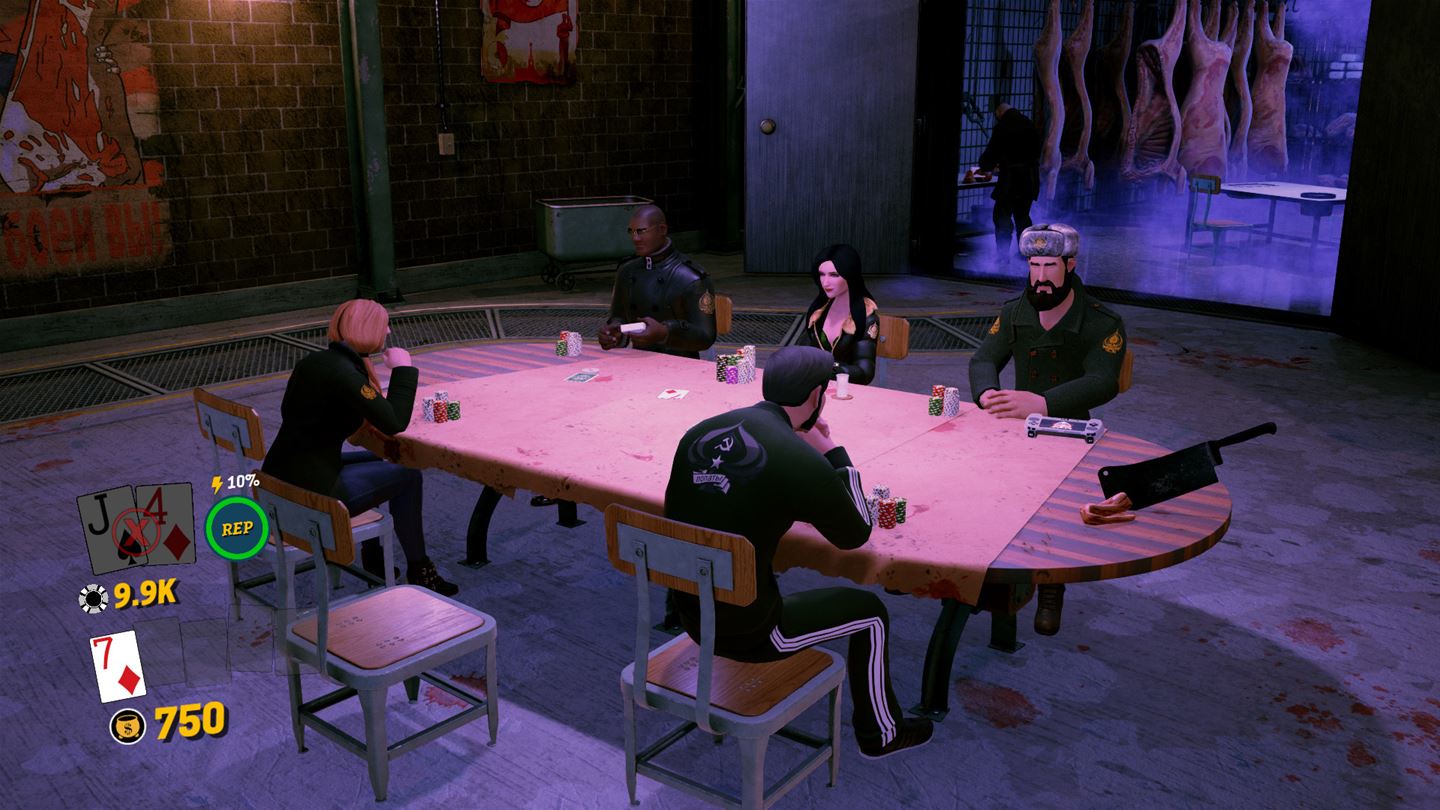This screenshot has height=810, width=1440.
Task: Click the first empty community card slot
Action: coord(162,653)
